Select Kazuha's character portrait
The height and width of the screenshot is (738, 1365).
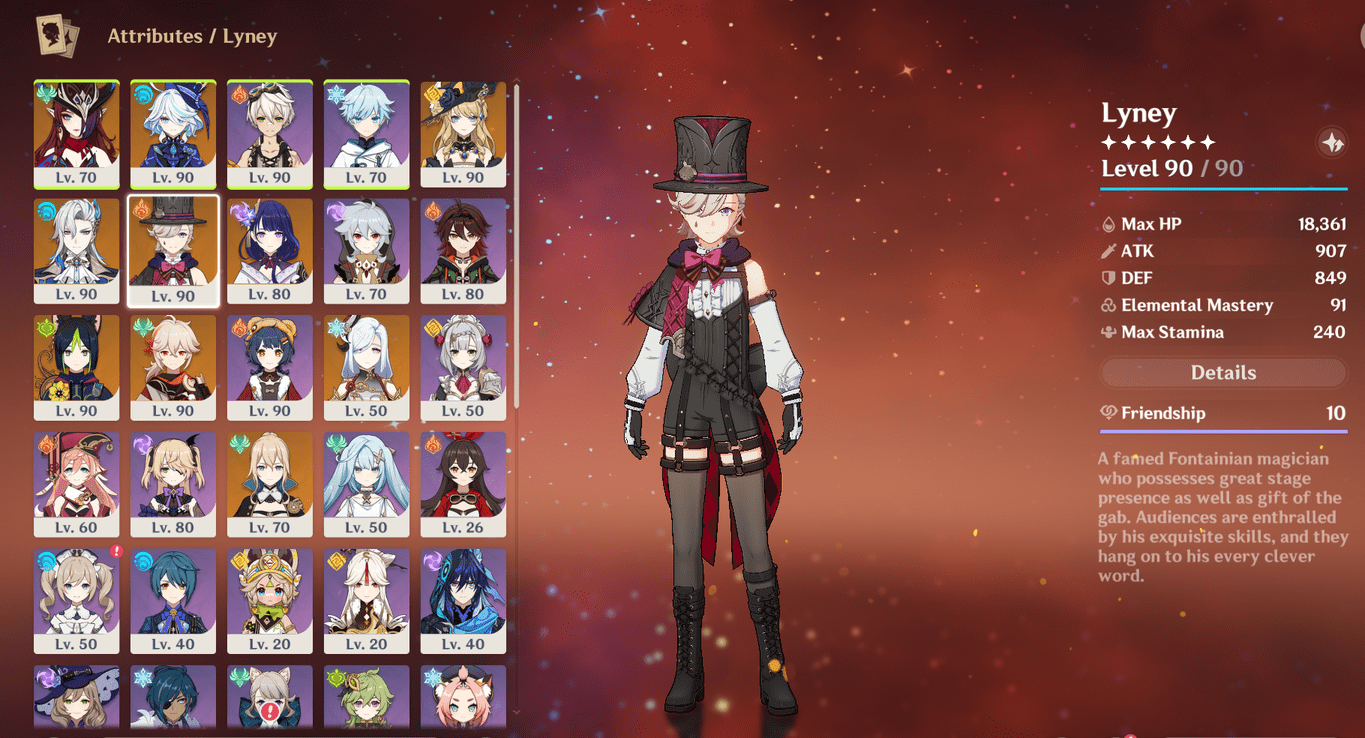pos(172,365)
